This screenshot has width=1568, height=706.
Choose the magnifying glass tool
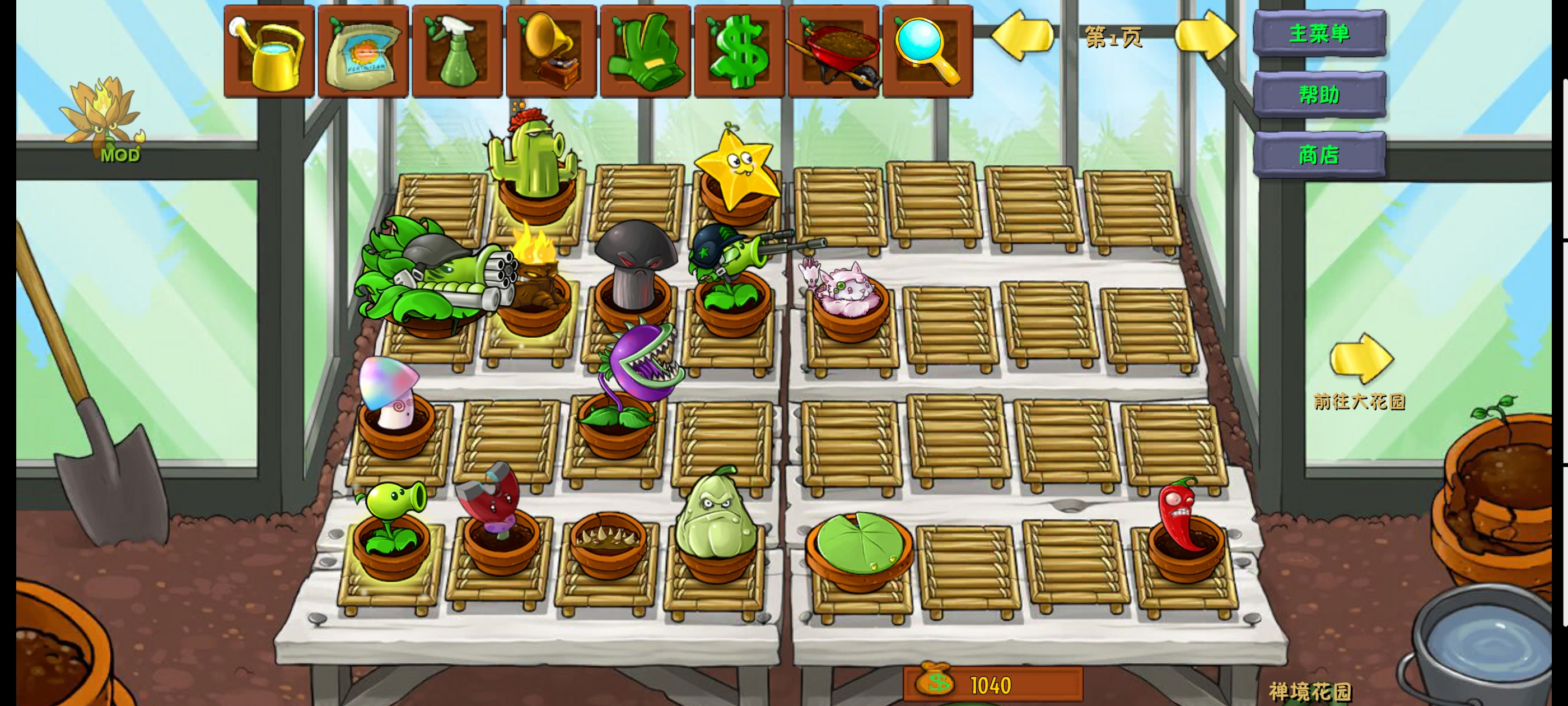pyautogui.click(x=927, y=52)
